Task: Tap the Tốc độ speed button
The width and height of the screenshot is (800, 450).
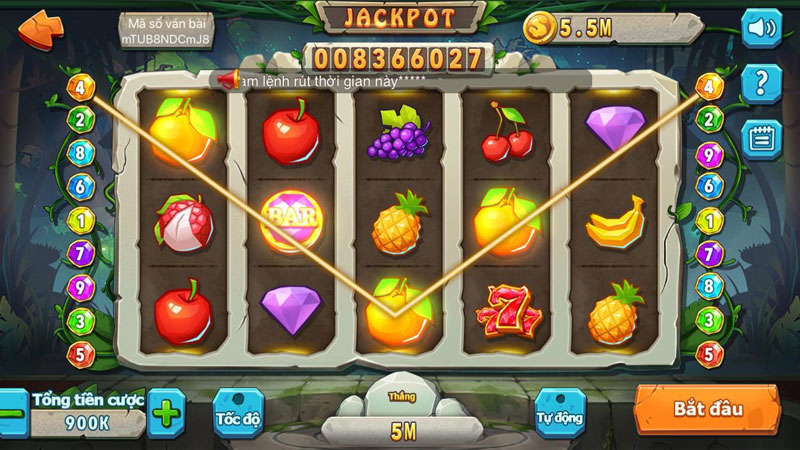Action: (238, 416)
